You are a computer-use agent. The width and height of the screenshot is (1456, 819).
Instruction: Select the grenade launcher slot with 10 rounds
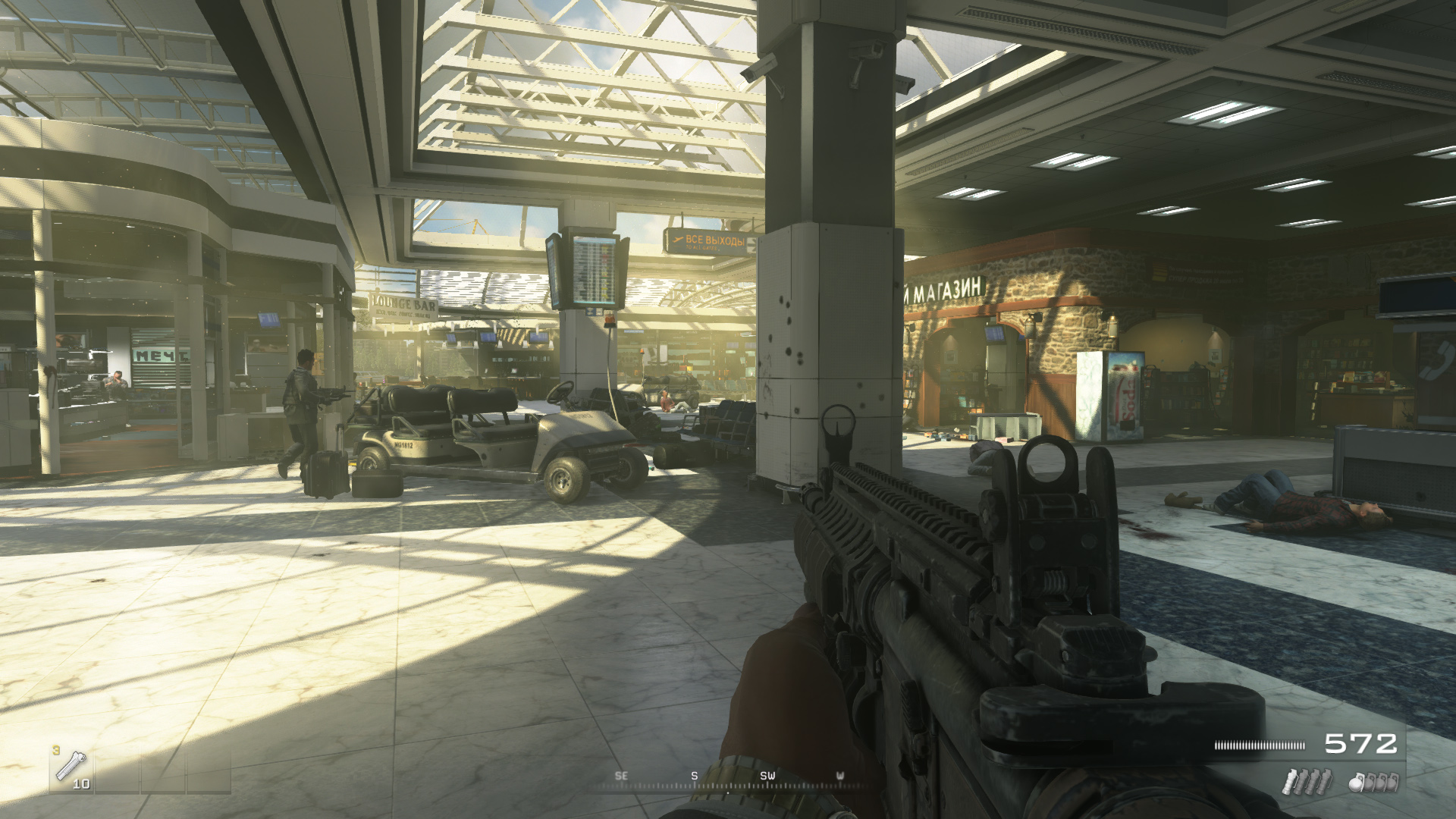coord(71,770)
